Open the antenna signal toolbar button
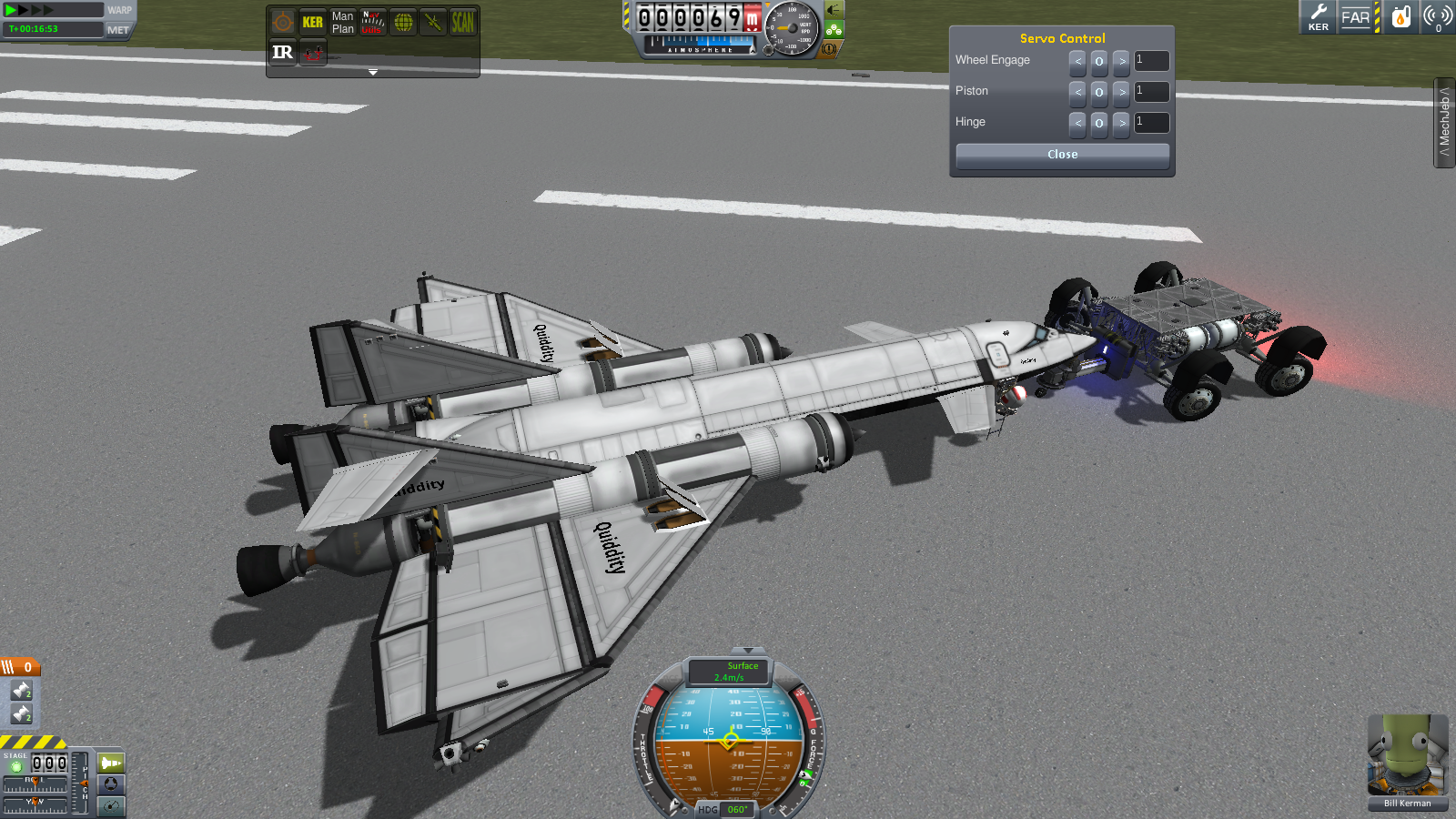Viewport: 1456px width, 819px height. (x=1438, y=17)
